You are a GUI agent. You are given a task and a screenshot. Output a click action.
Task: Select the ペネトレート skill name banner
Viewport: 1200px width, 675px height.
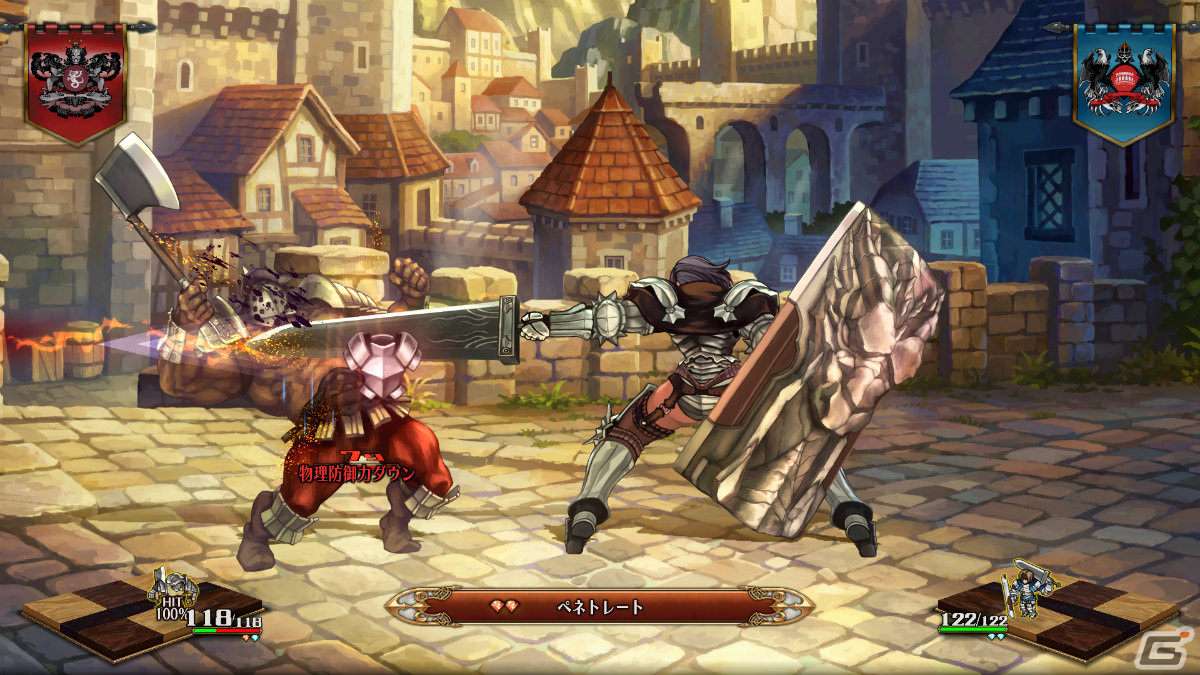pos(600,606)
